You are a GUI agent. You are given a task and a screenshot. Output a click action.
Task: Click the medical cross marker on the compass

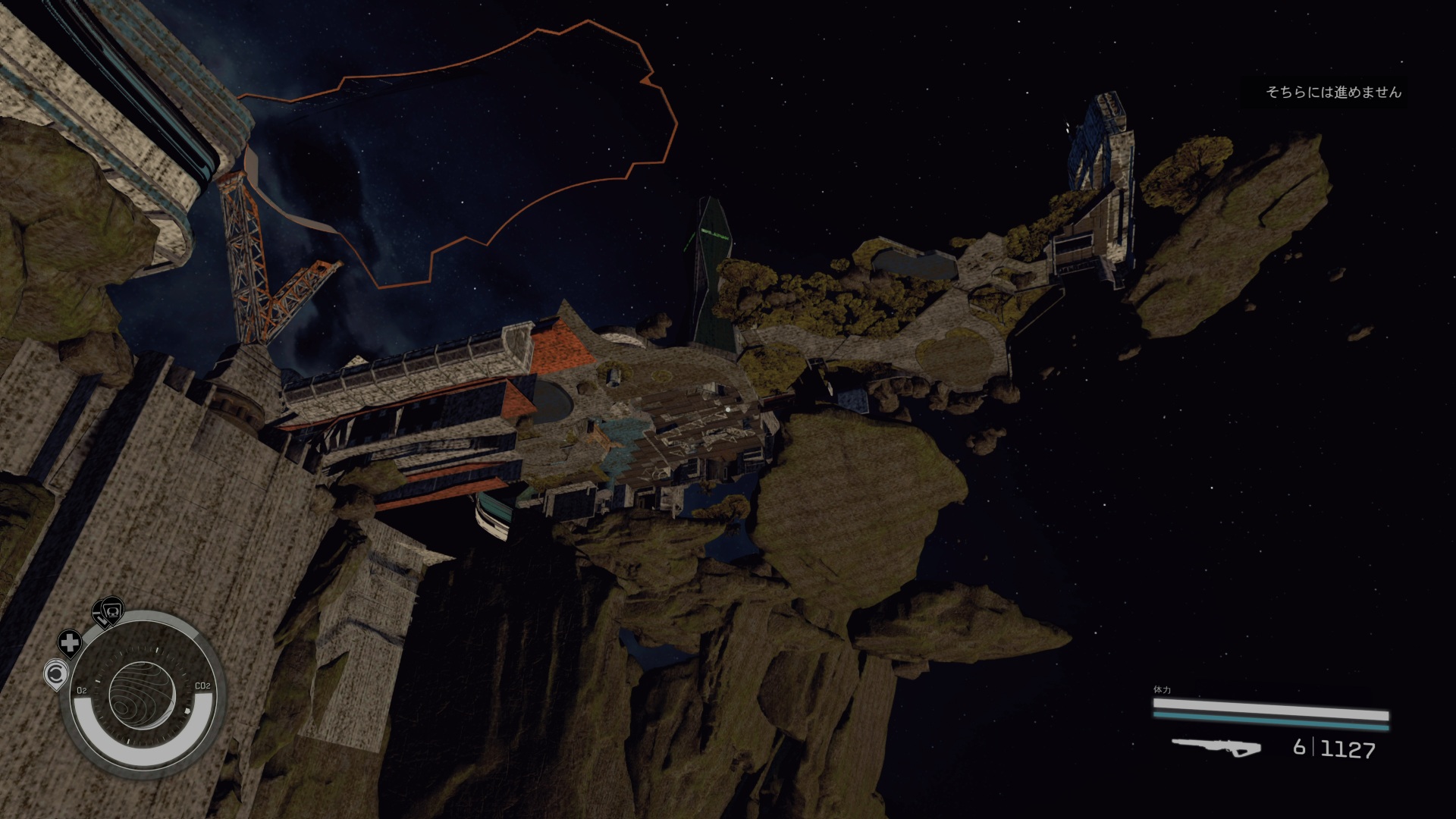[70, 645]
